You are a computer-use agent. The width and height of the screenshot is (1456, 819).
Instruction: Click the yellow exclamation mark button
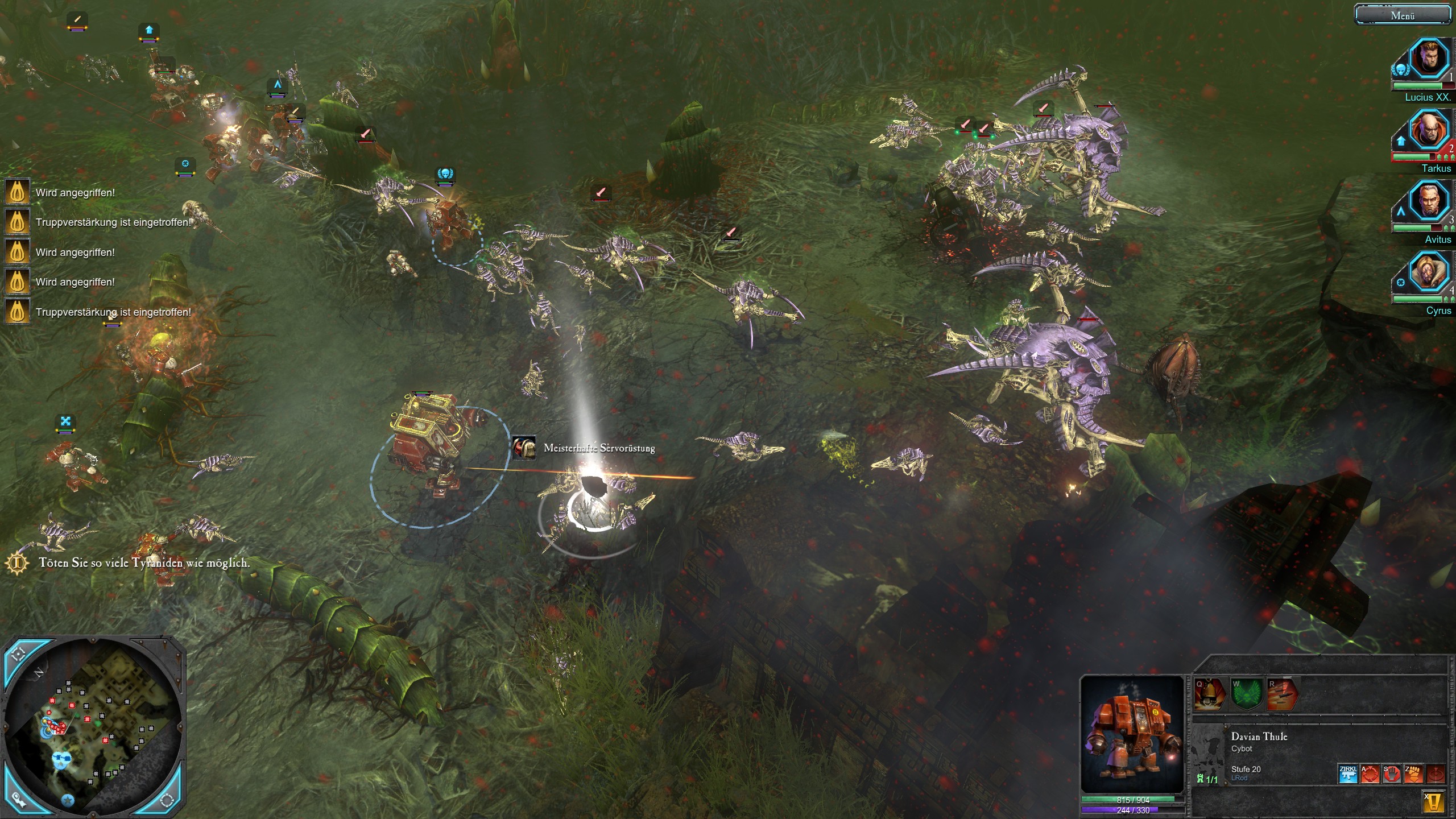[x=1434, y=802]
